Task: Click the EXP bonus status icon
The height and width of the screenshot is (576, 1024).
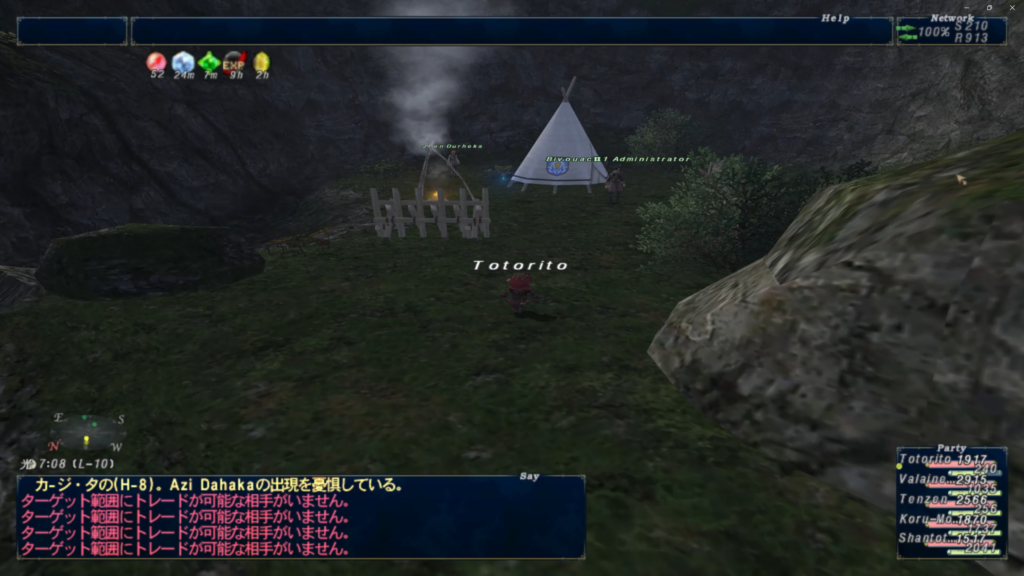Action: 234,63
